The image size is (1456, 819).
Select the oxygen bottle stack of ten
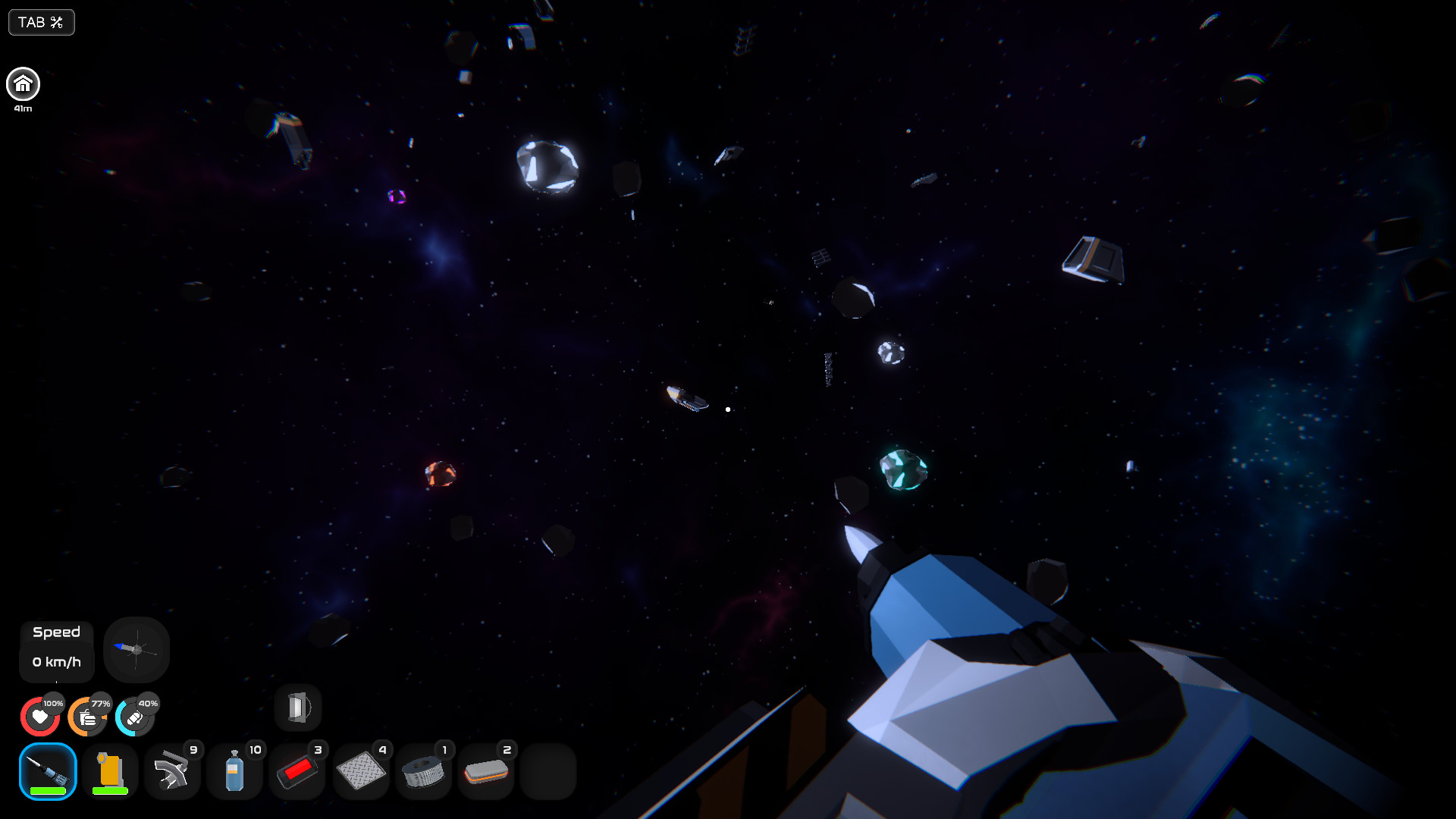coord(235,770)
